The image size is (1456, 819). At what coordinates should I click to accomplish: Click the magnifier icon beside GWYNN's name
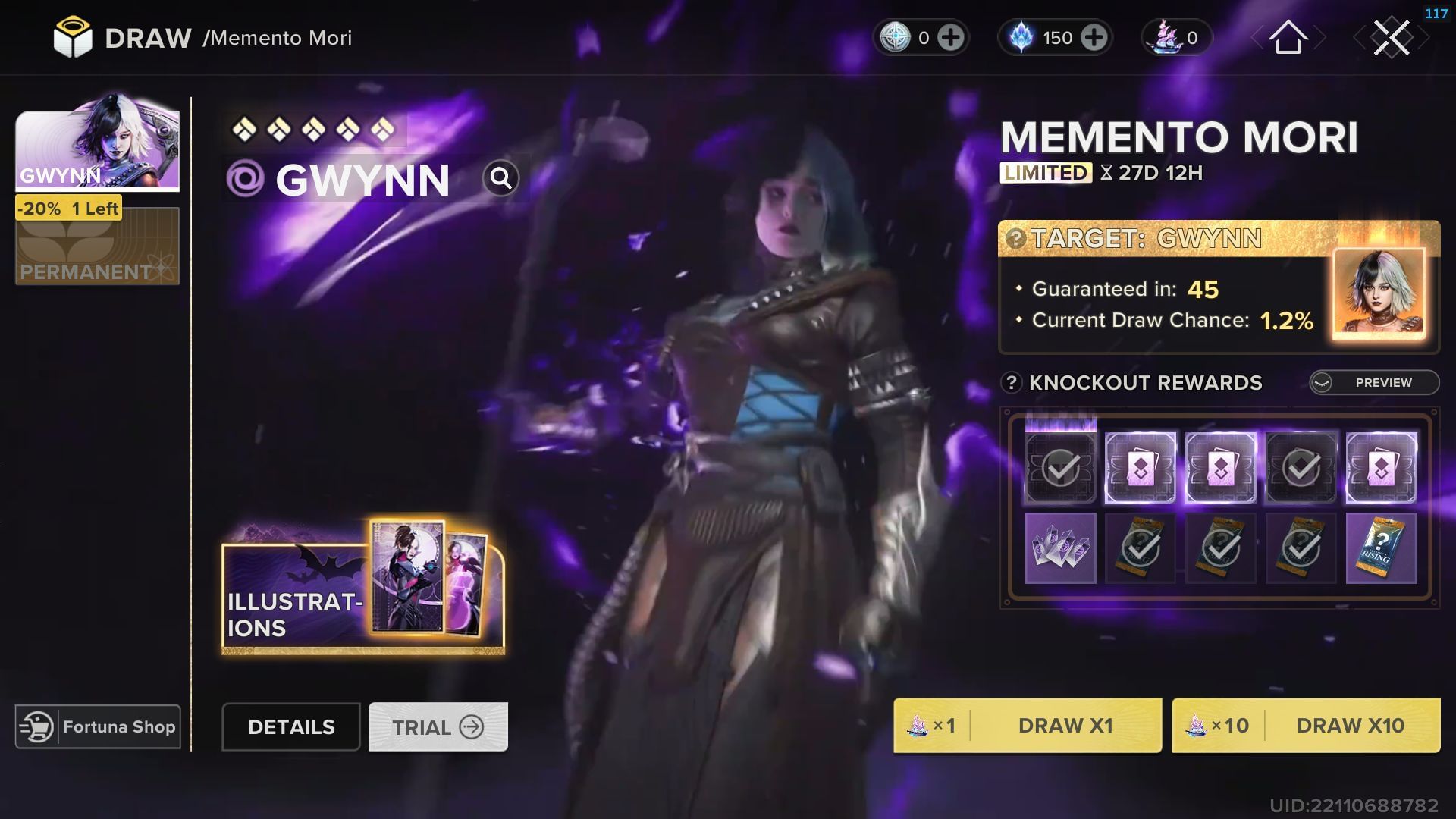(x=500, y=178)
